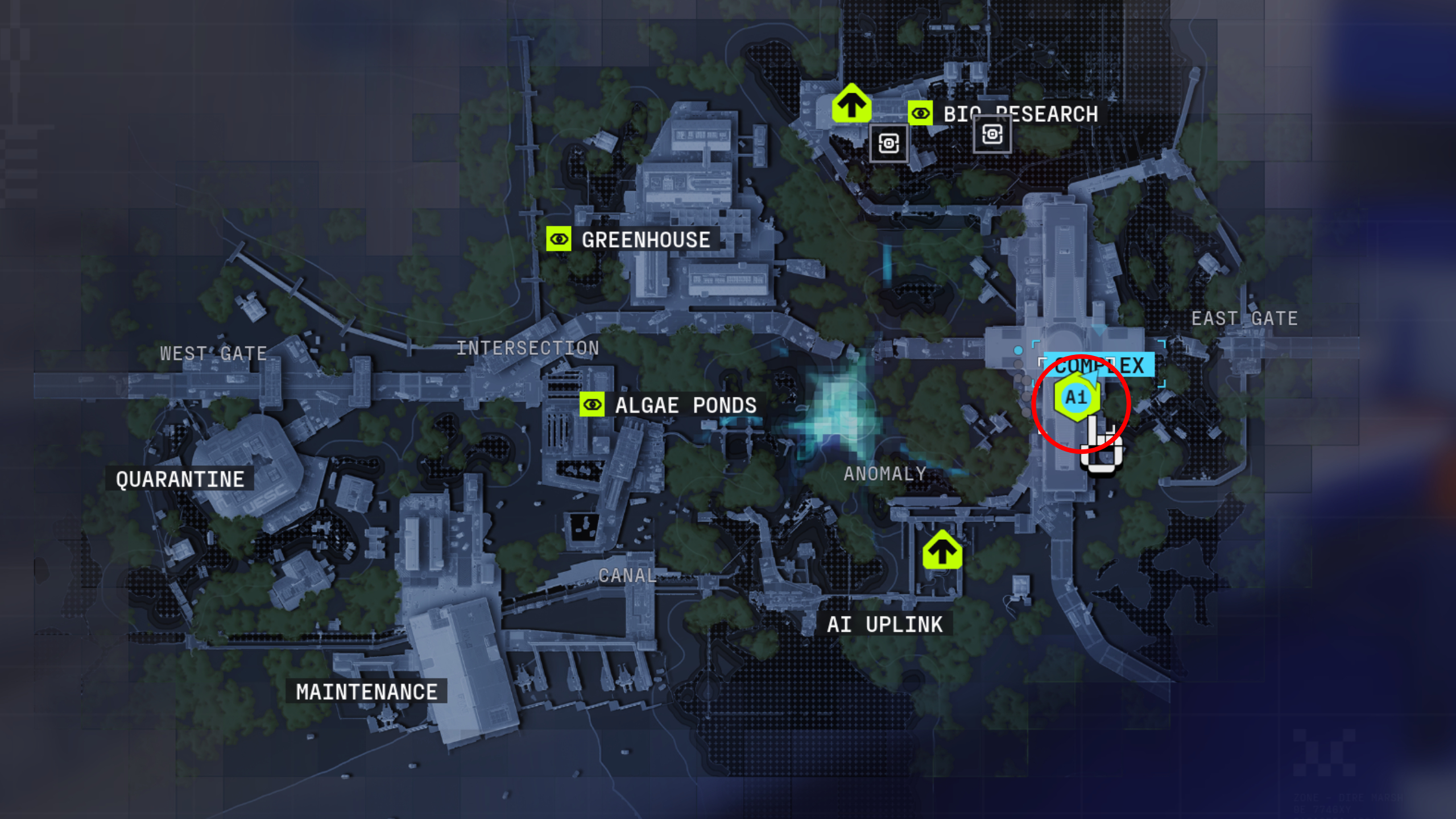Click the Quarantine area label
This screenshot has height=819, width=1456.
point(178,478)
